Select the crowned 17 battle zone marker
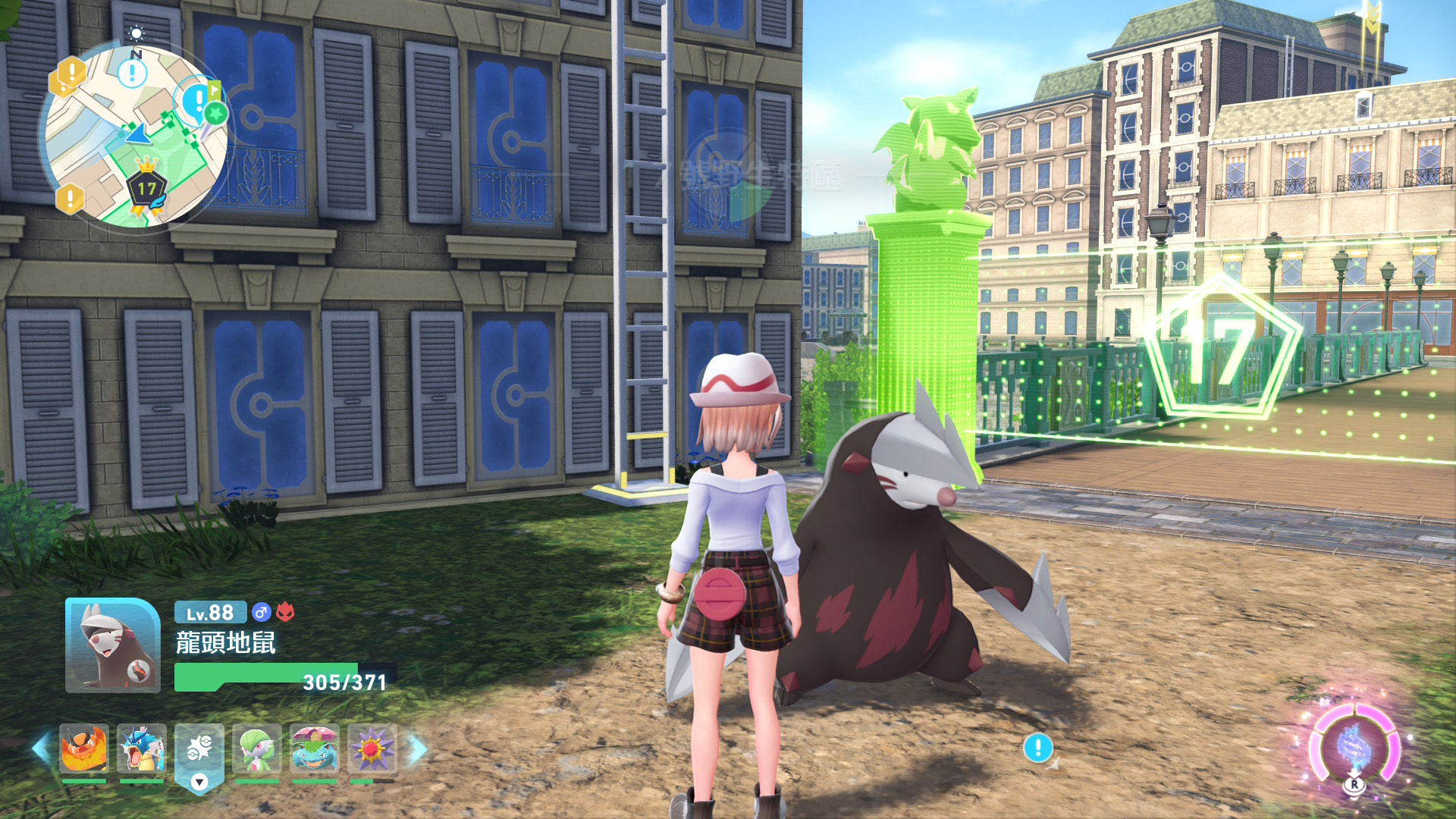 pyautogui.click(x=146, y=186)
